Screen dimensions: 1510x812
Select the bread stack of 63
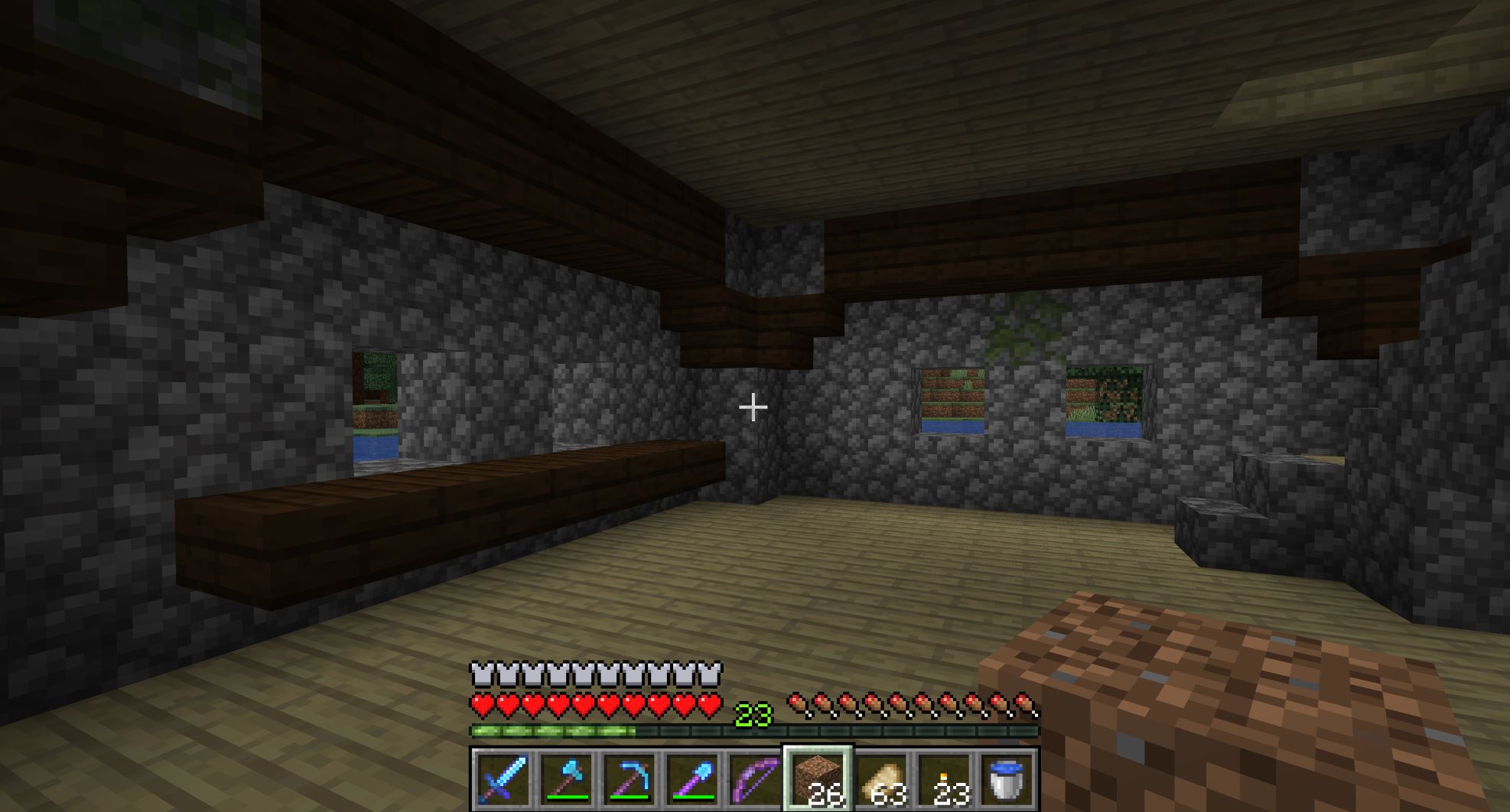tap(880, 779)
